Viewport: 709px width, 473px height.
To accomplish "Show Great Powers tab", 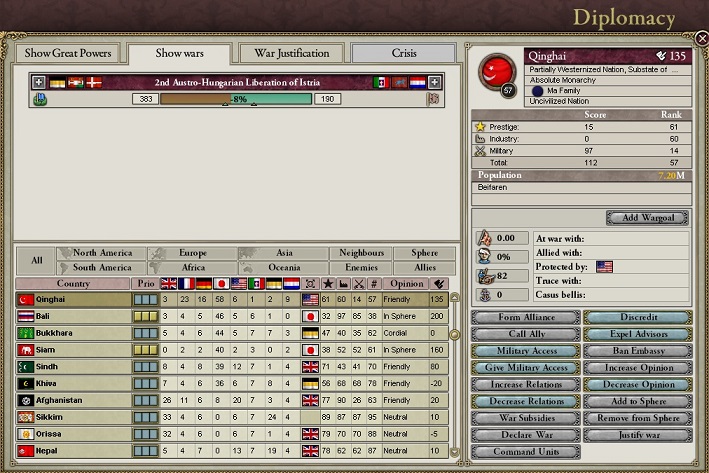I will click(x=68, y=53).
